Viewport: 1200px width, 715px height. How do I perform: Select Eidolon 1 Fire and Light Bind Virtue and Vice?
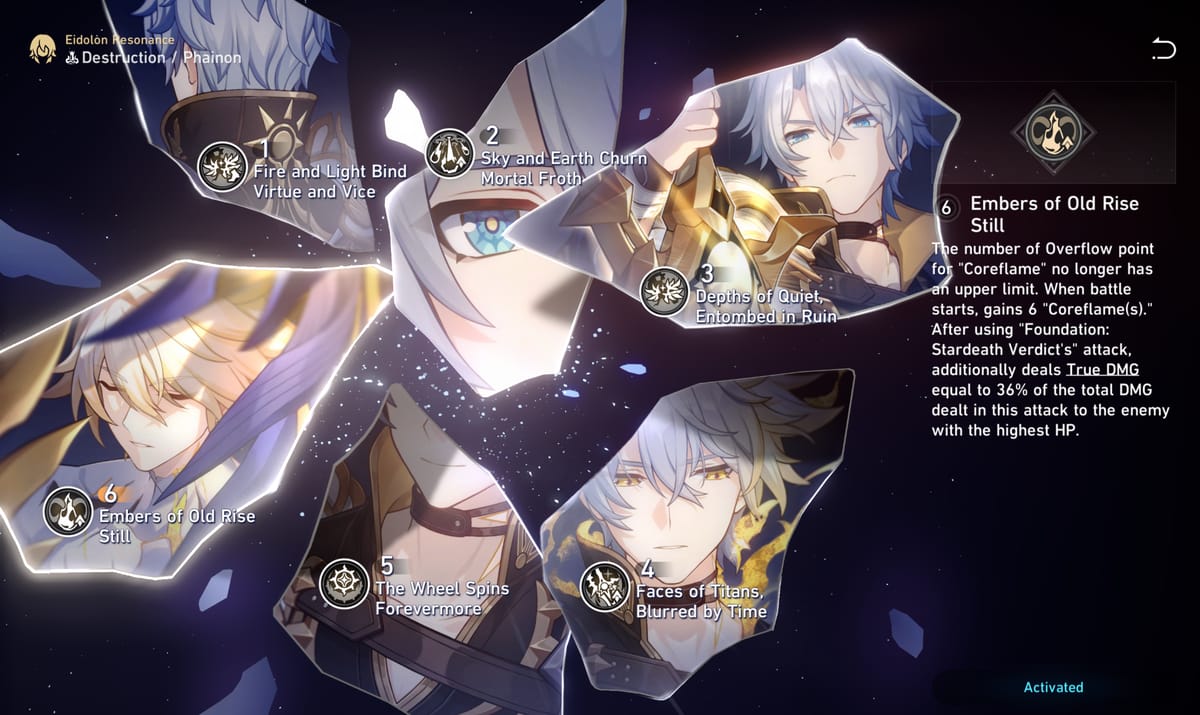tap(222, 167)
